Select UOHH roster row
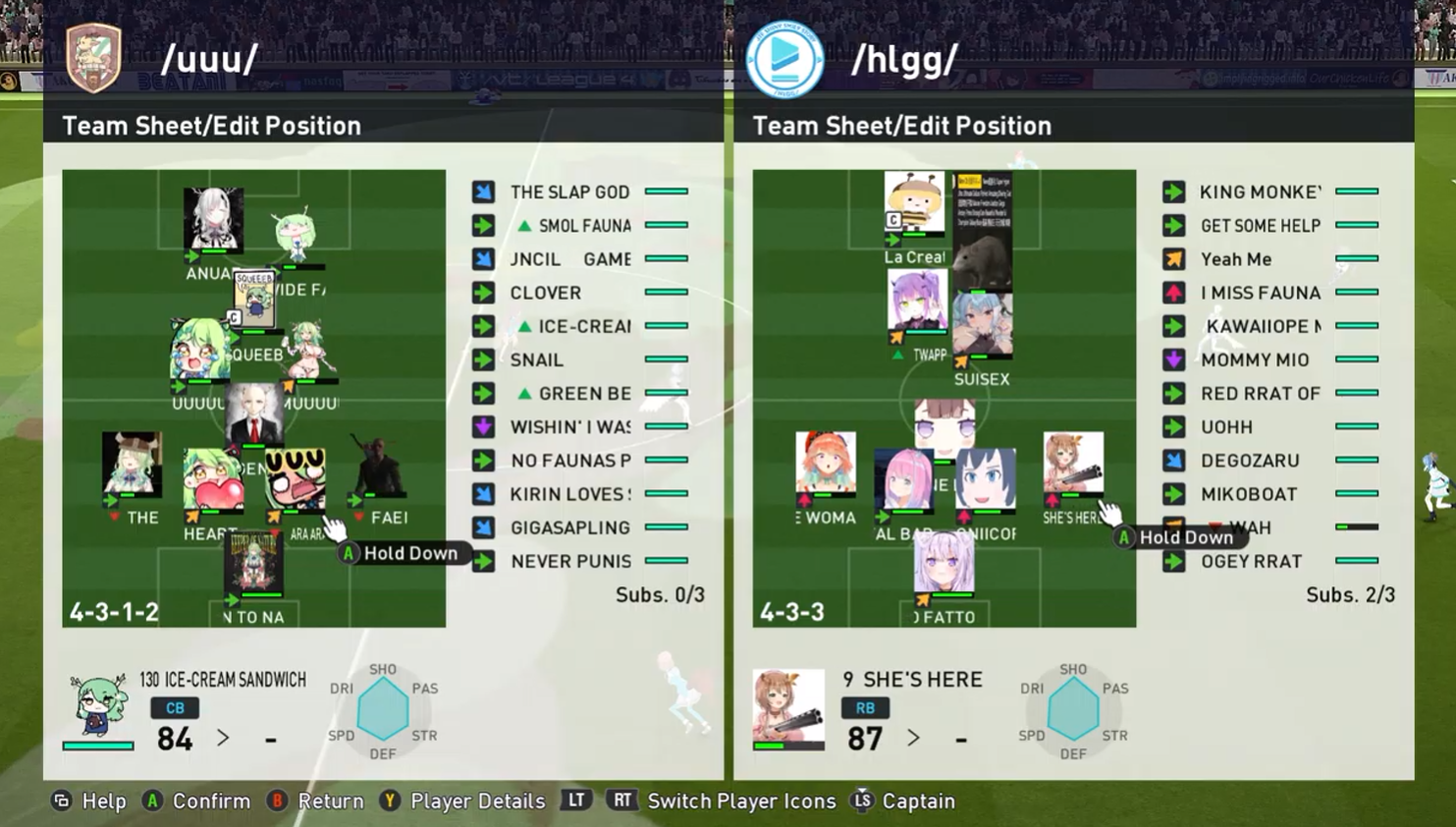Viewport: 1456px width, 827px height. tap(1227, 427)
